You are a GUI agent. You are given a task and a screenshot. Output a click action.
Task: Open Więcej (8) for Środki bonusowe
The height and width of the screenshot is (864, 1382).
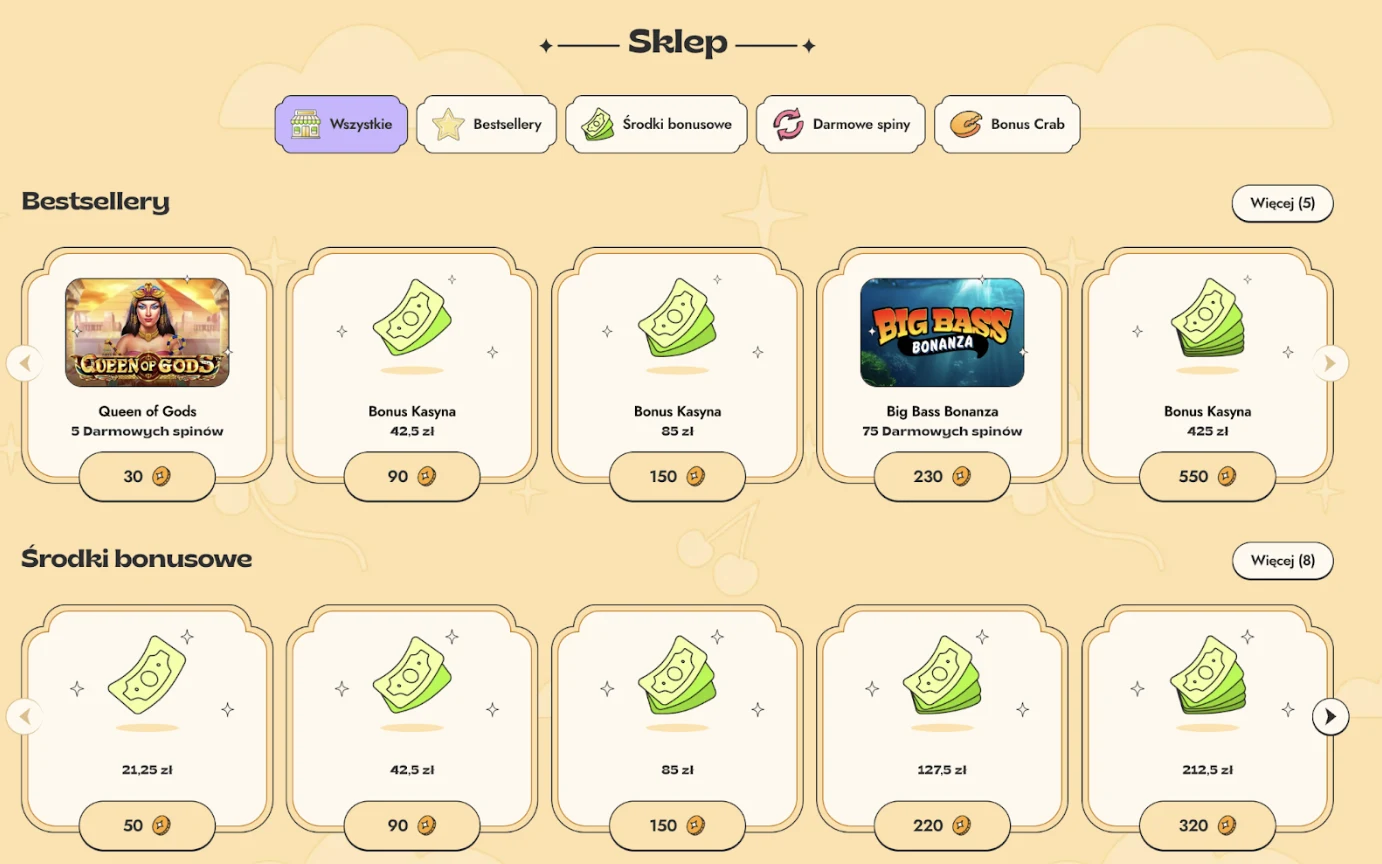(1282, 560)
